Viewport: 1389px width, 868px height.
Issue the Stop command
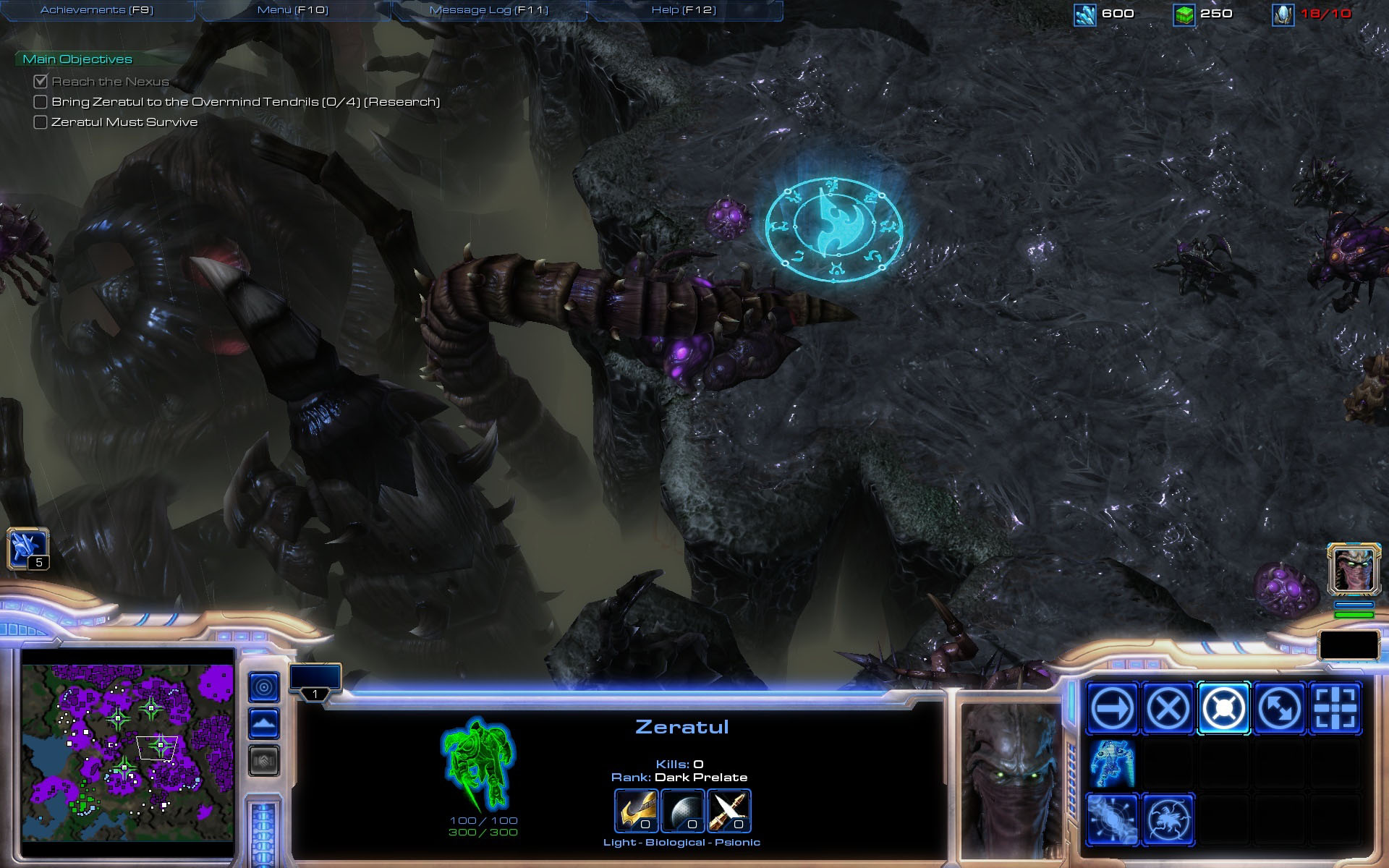pos(1168,707)
